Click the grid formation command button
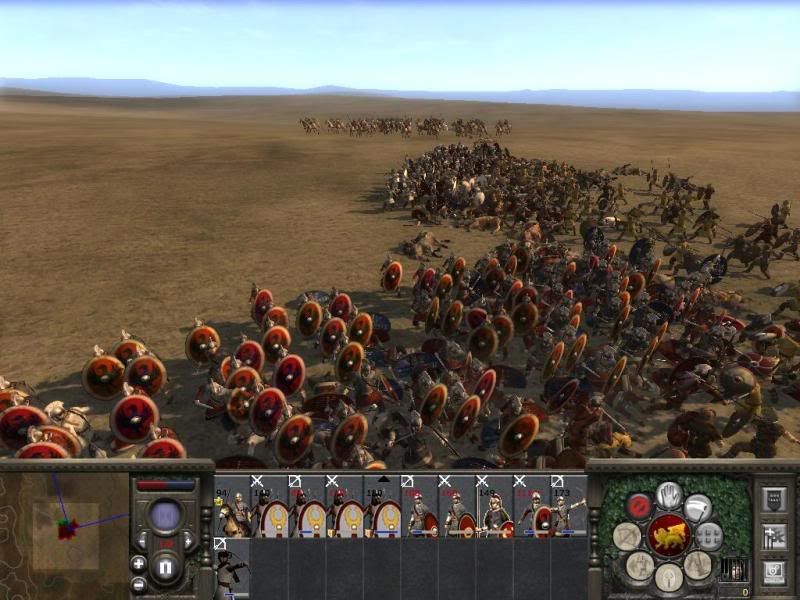The height and width of the screenshot is (600, 800). point(708,535)
